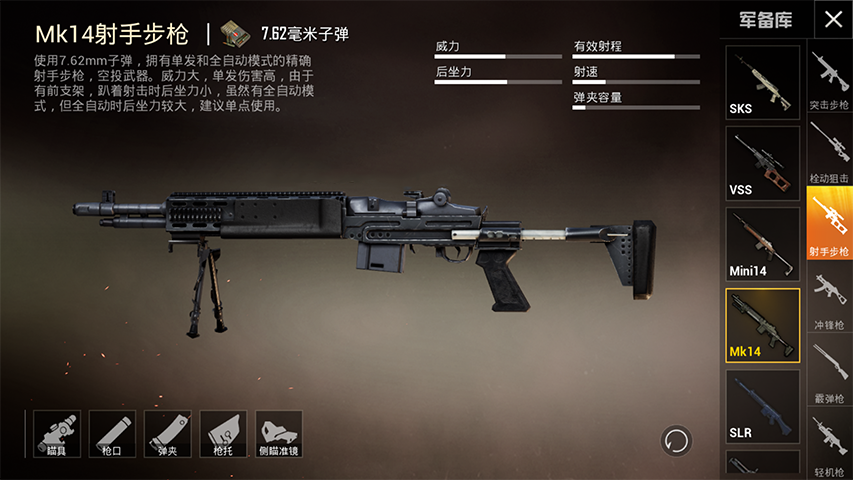Image resolution: width=854 pixels, height=480 pixels.
Task: Open the 弹夹 magazine attachment slot
Action: (x=168, y=434)
